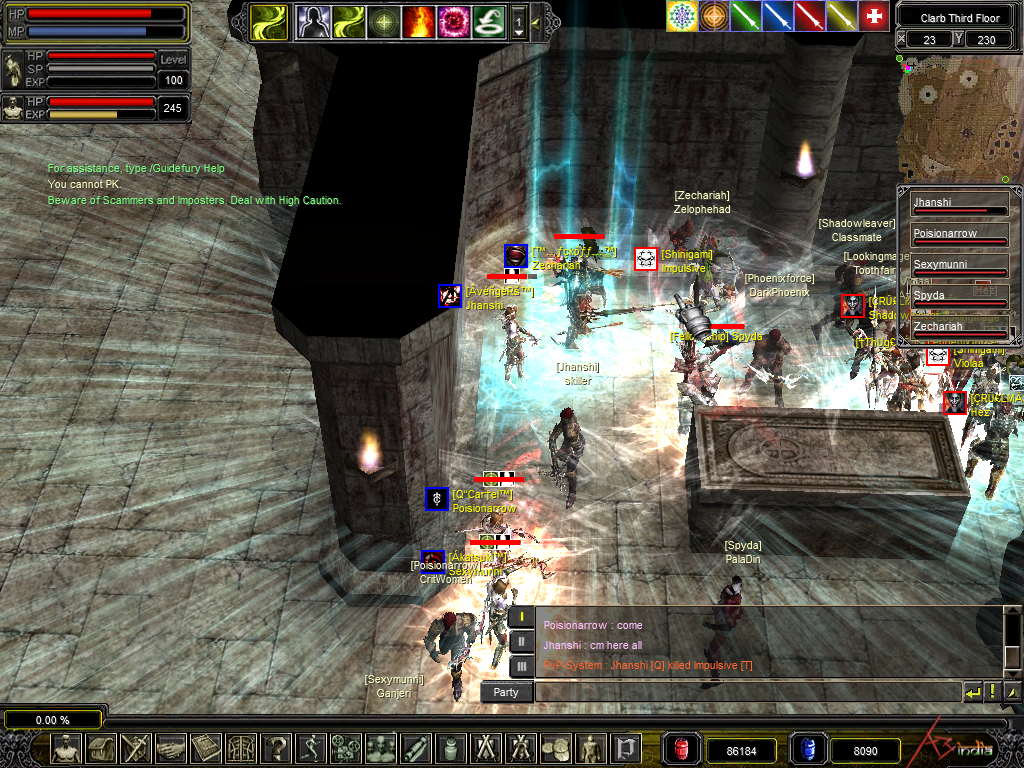Select the blue sword buff icon
Screen dimensions: 1024x768
(778, 16)
